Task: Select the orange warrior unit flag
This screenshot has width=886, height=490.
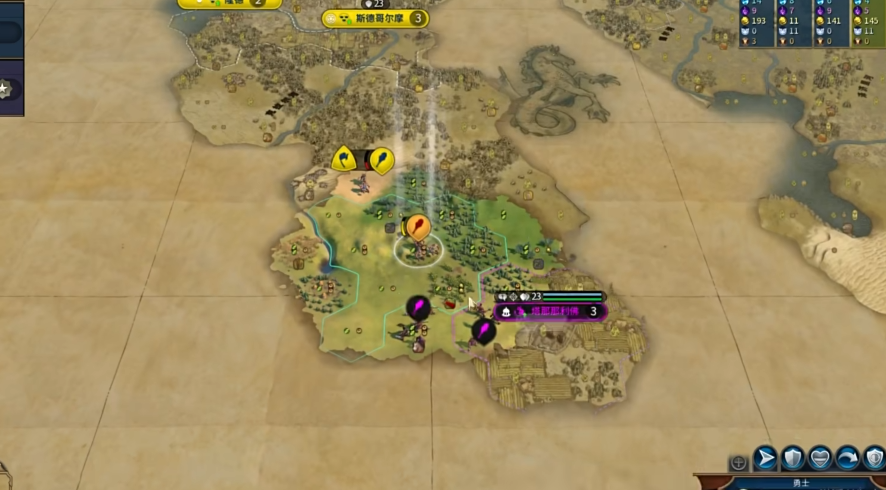Action: pyautogui.click(x=418, y=228)
